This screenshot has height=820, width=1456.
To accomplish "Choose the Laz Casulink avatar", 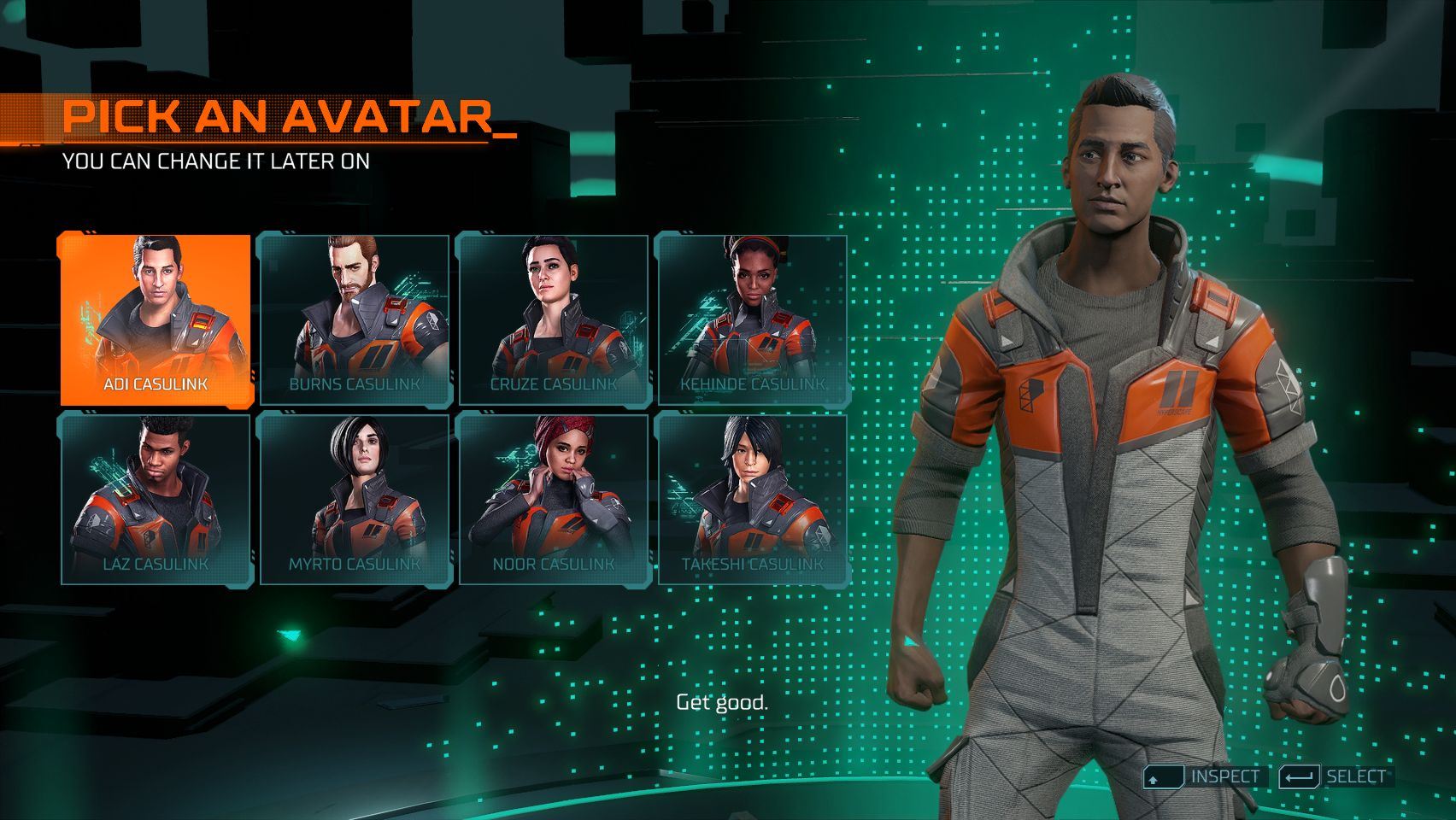I will tap(156, 499).
